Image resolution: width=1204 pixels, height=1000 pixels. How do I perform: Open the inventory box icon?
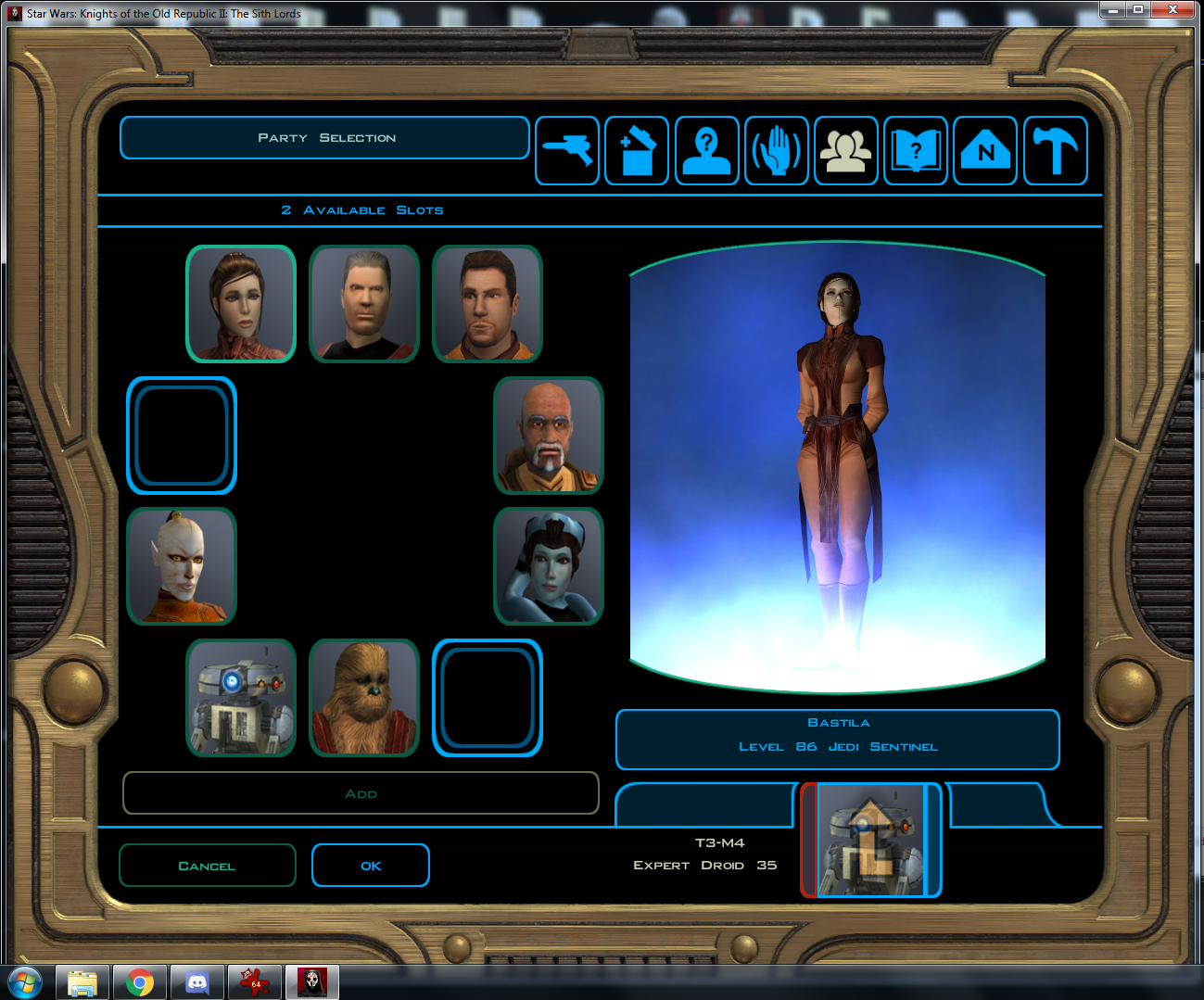[x=637, y=151]
